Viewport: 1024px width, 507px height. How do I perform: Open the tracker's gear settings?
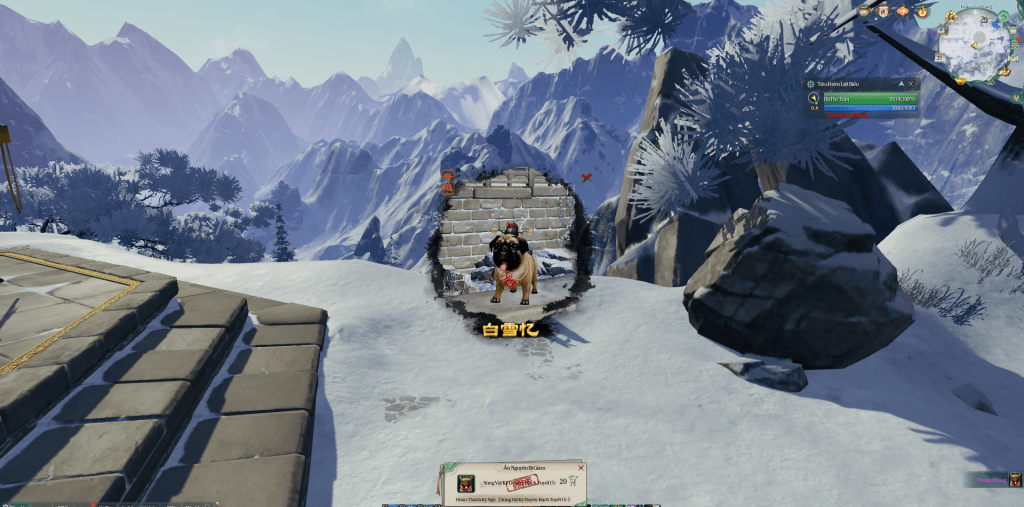coord(811,84)
